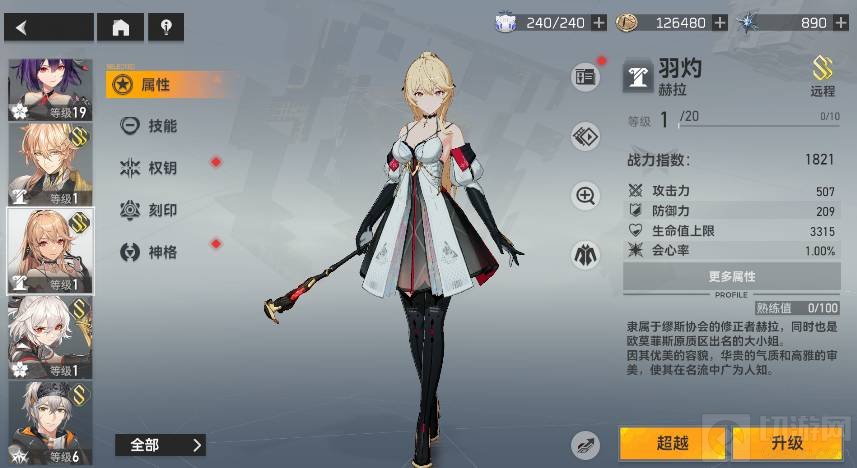Viewport: 857px width, 468px height.
Task: Click the 更多属性 button
Action: tap(731, 276)
